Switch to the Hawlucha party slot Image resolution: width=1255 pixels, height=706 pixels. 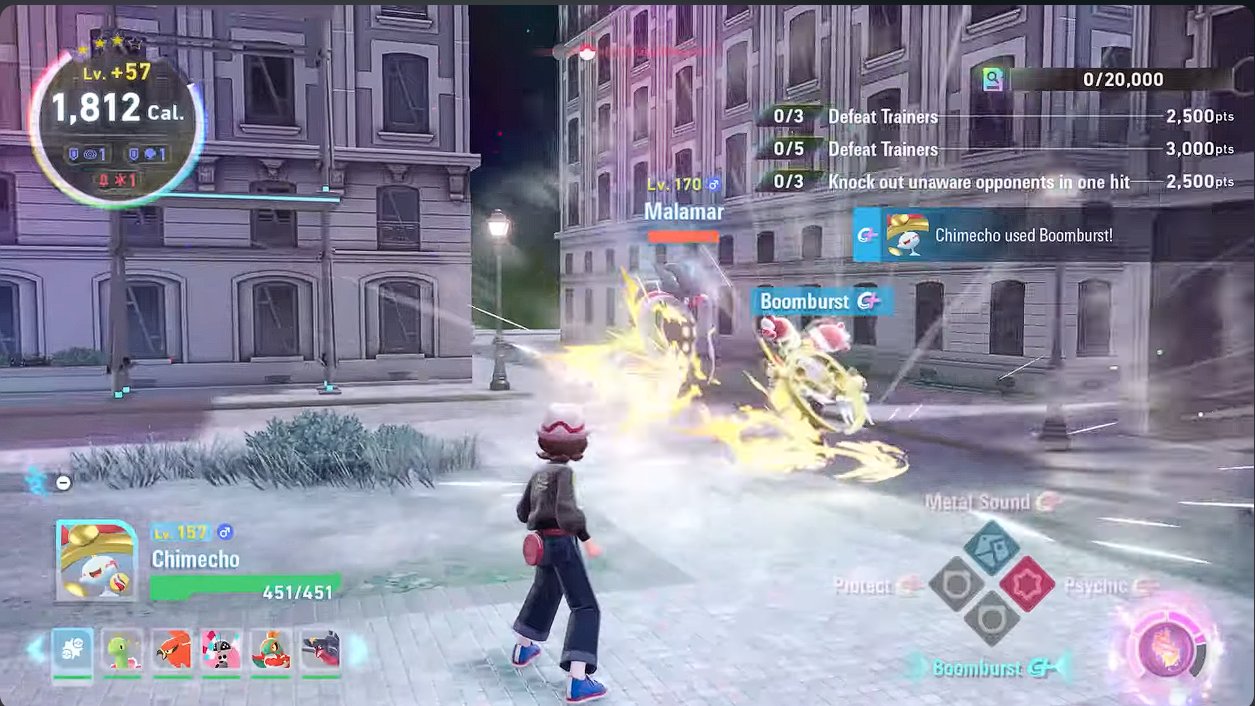click(271, 651)
